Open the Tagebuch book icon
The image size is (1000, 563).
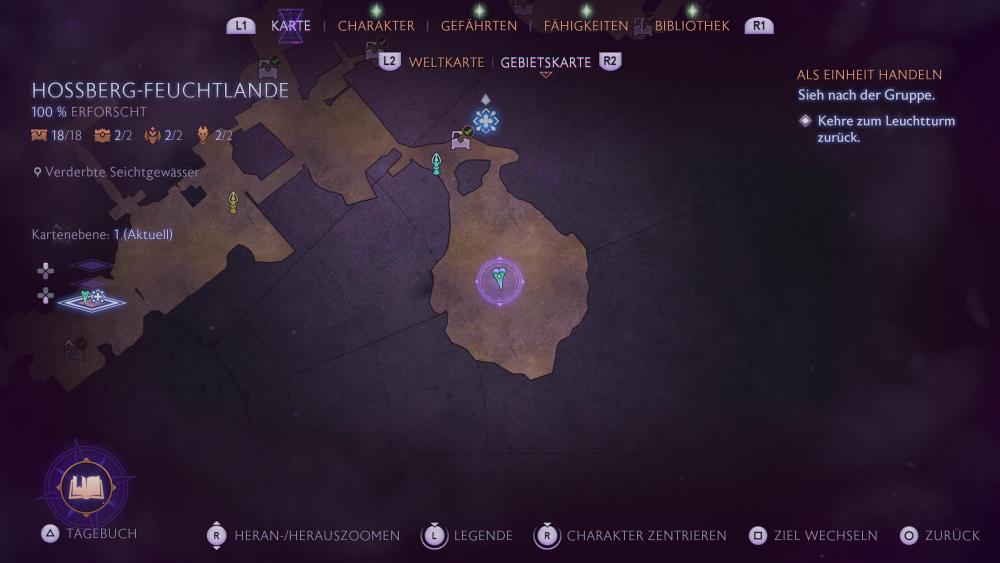click(x=88, y=487)
